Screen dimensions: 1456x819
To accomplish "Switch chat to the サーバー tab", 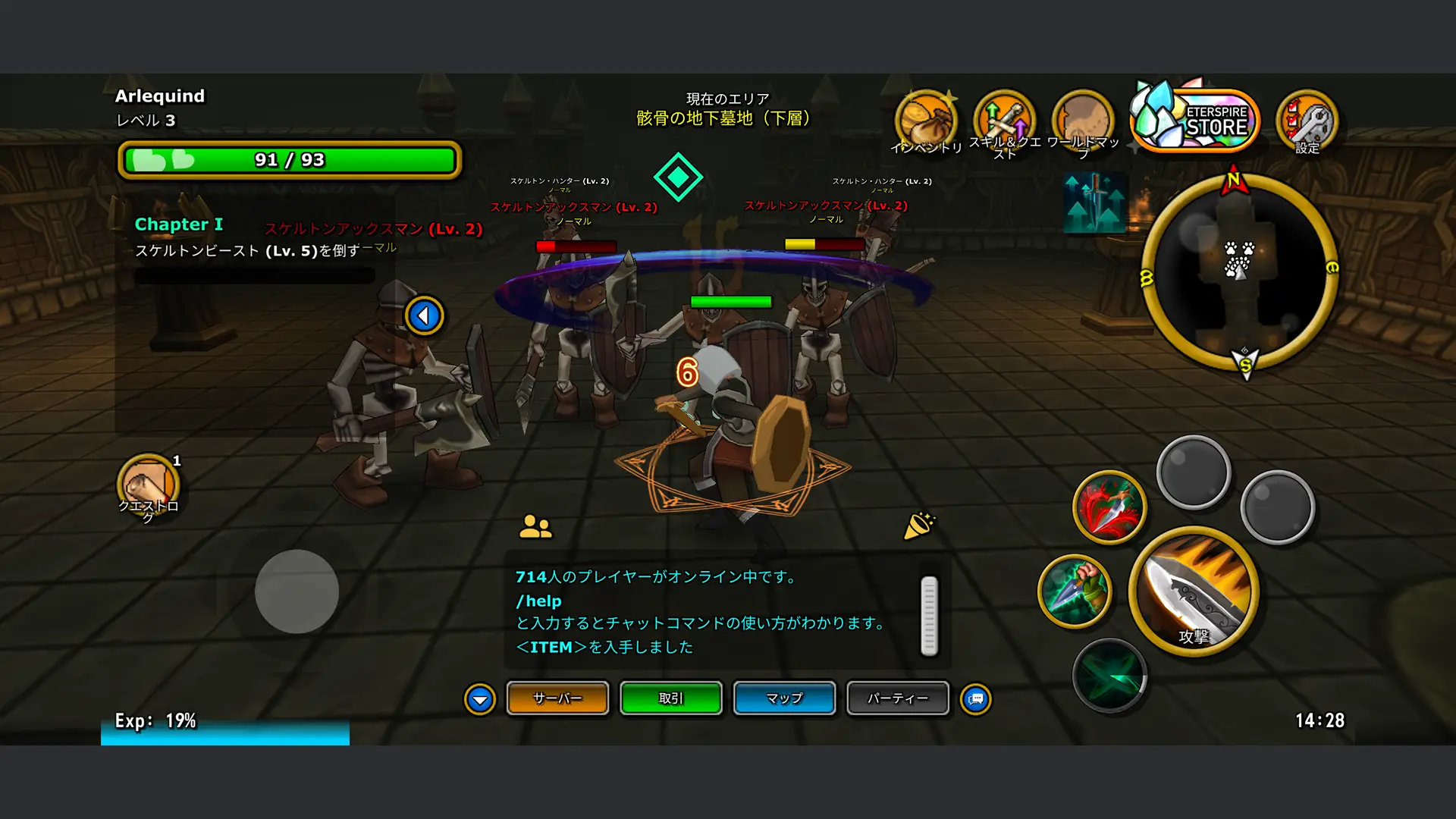I will (557, 698).
